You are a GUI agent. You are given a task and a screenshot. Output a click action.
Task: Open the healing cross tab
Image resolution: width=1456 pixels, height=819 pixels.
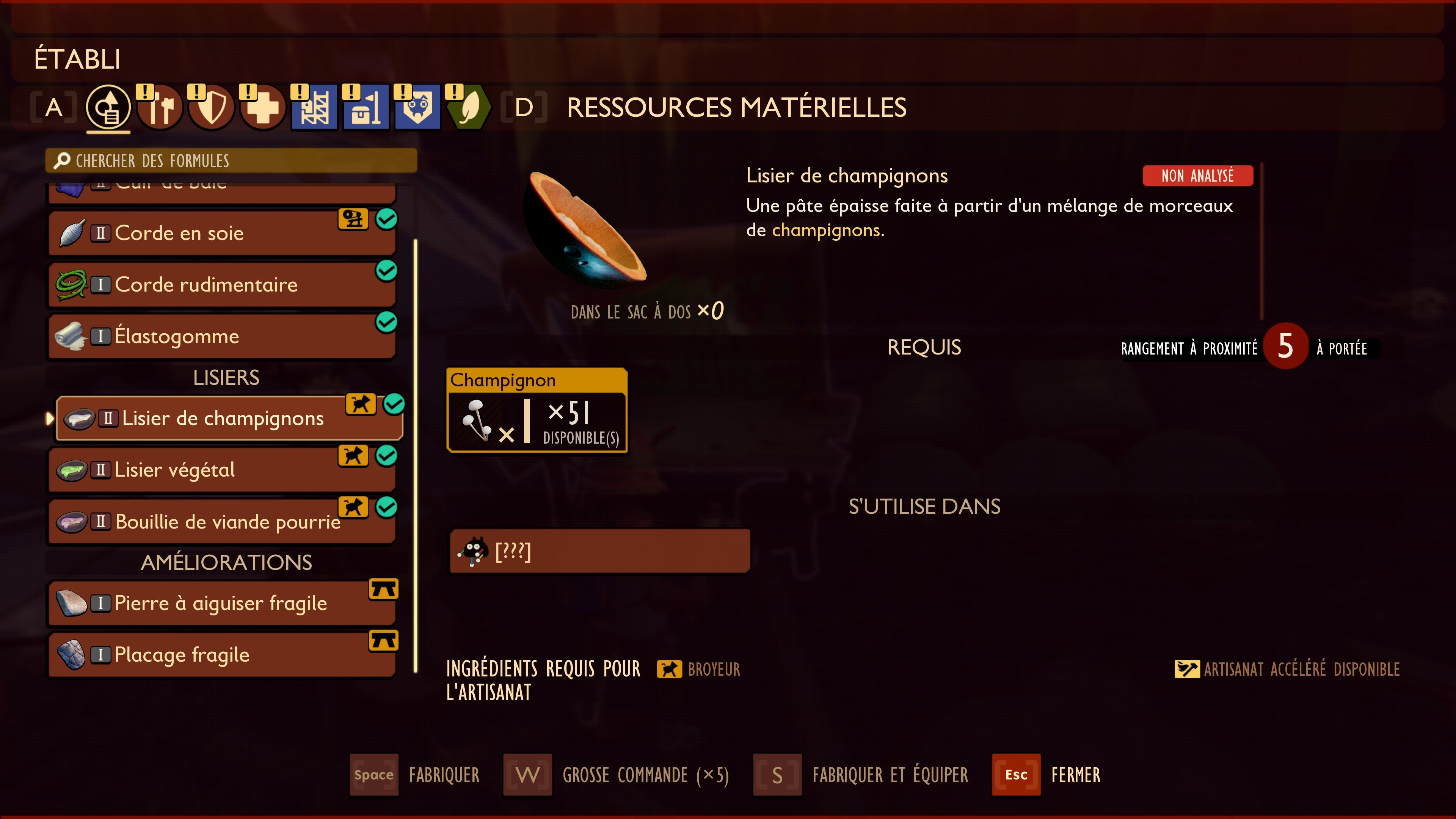[x=263, y=107]
